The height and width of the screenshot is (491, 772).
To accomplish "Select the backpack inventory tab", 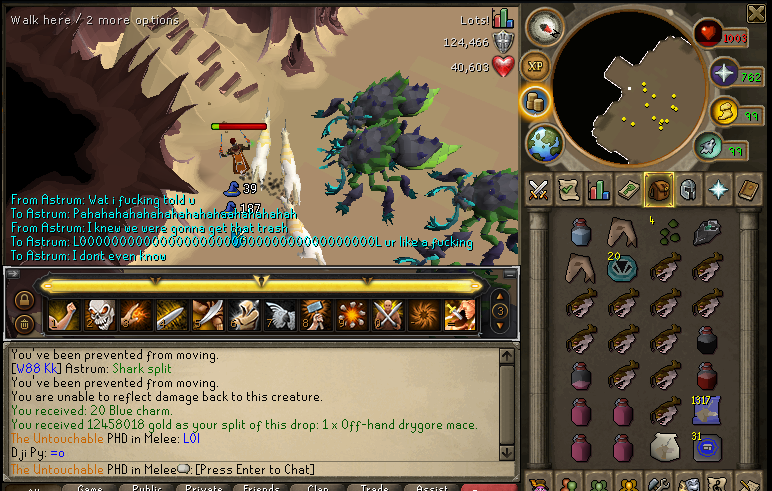I will coord(658,188).
